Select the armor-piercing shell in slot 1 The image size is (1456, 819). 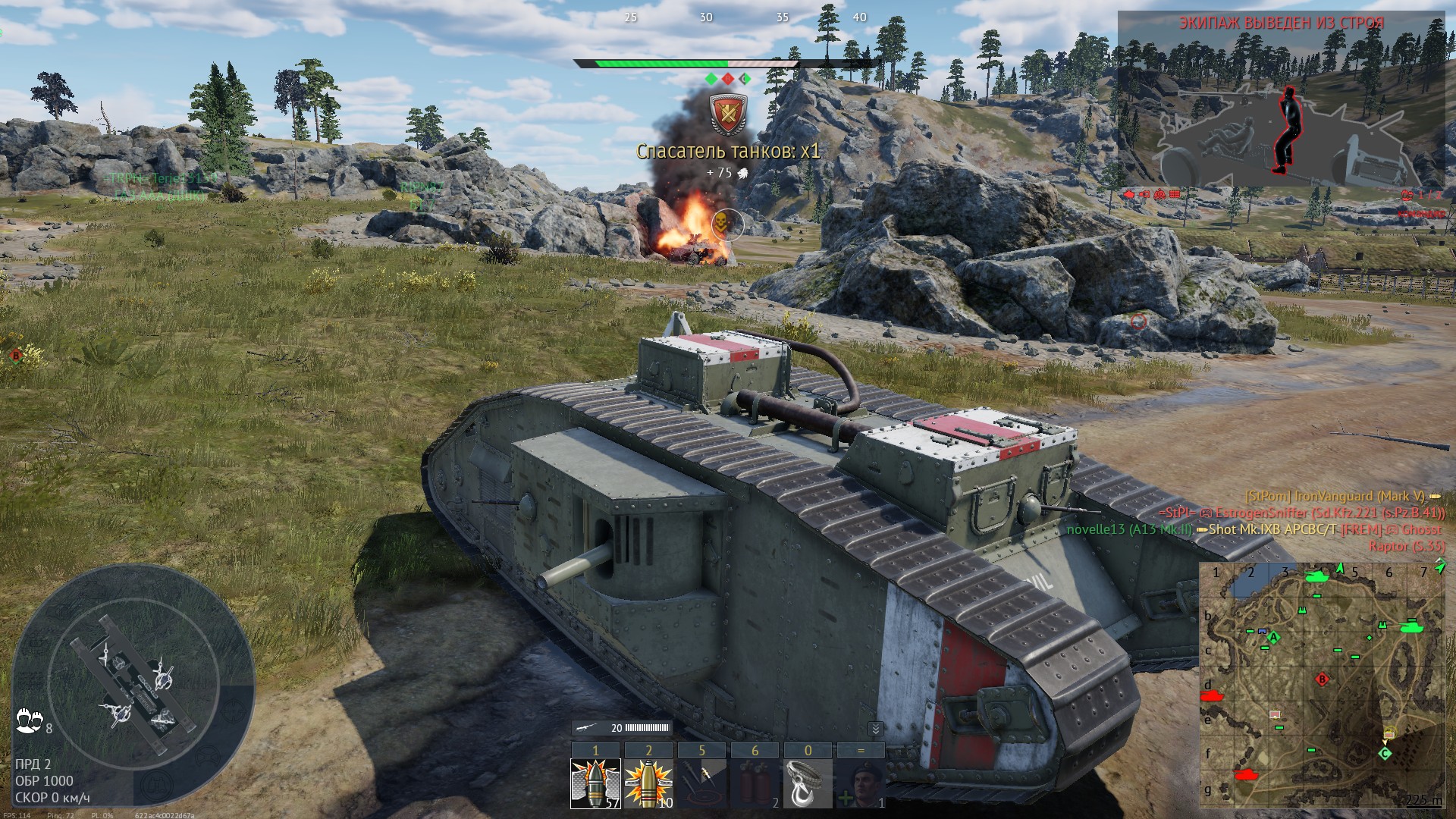(x=595, y=783)
